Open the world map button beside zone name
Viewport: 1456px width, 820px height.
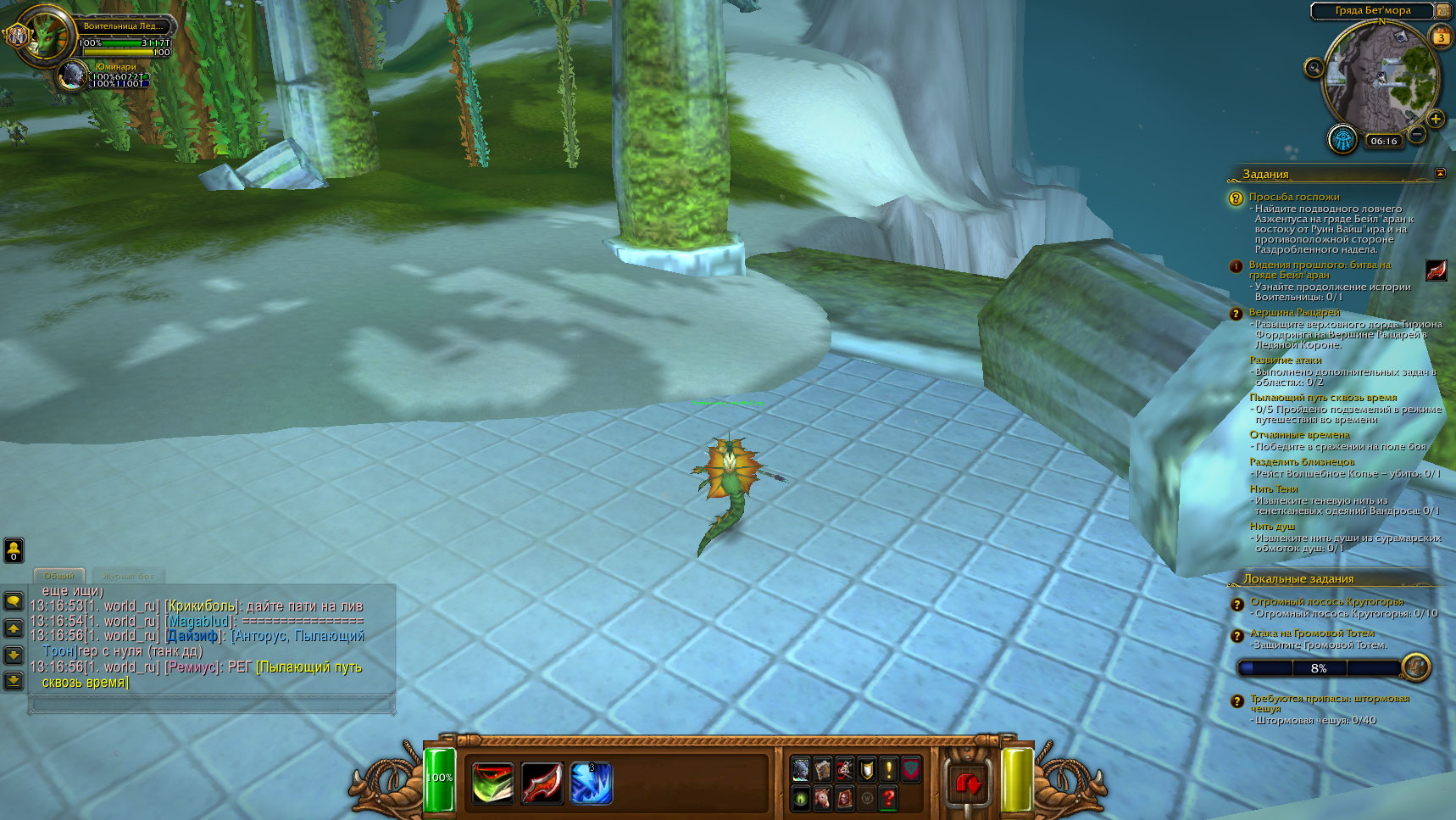pyautogui.click(x=1443, y=10)
